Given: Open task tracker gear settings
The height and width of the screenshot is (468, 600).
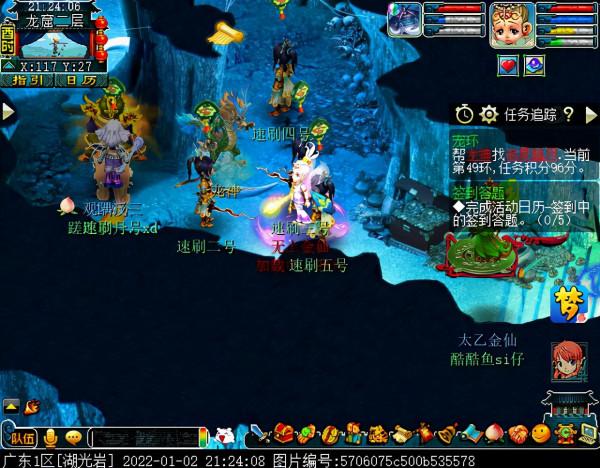Looking at the screenshot, I should click(488, 114).
